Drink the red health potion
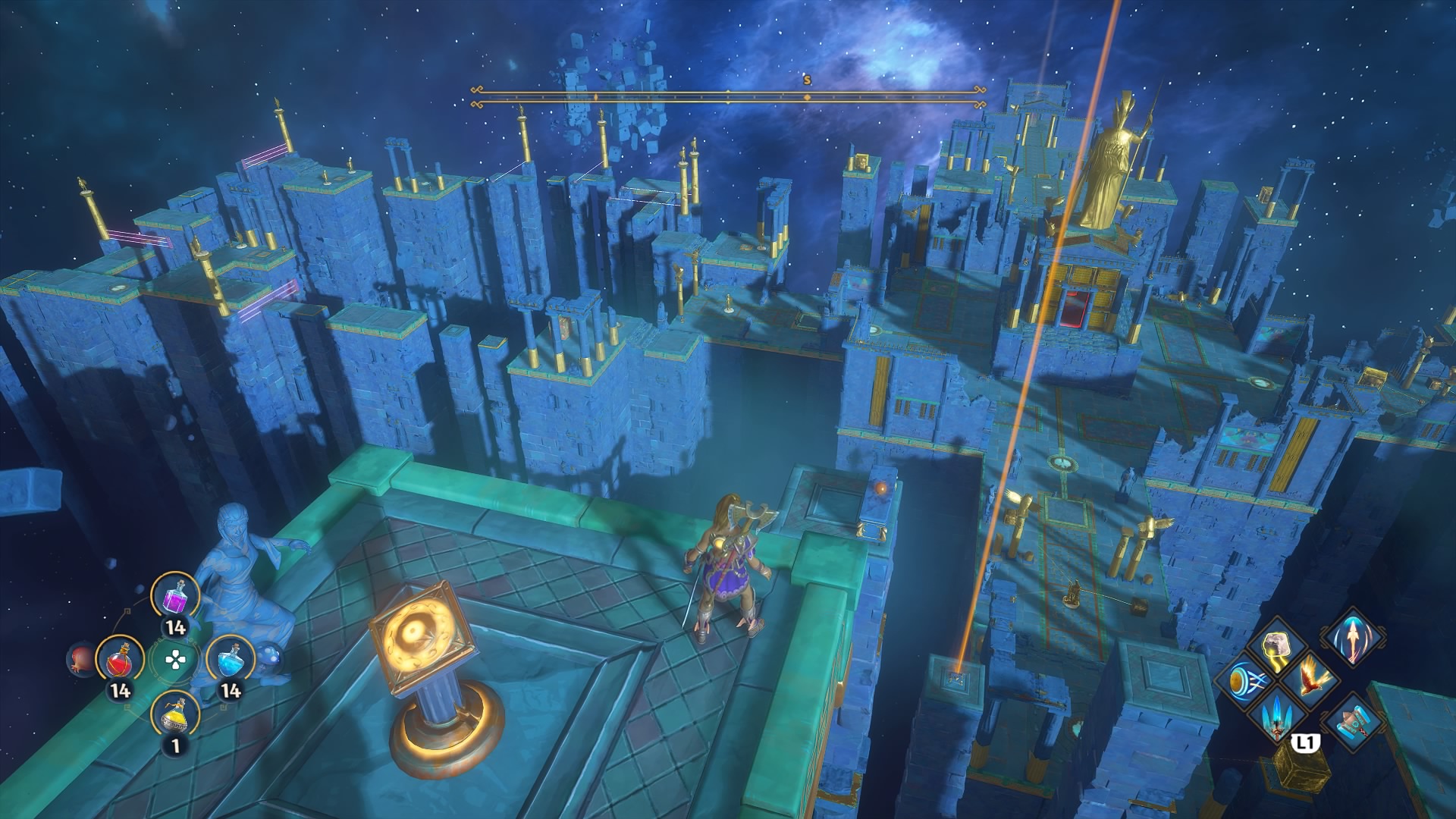1456x819 pixels. pos(120,661)
